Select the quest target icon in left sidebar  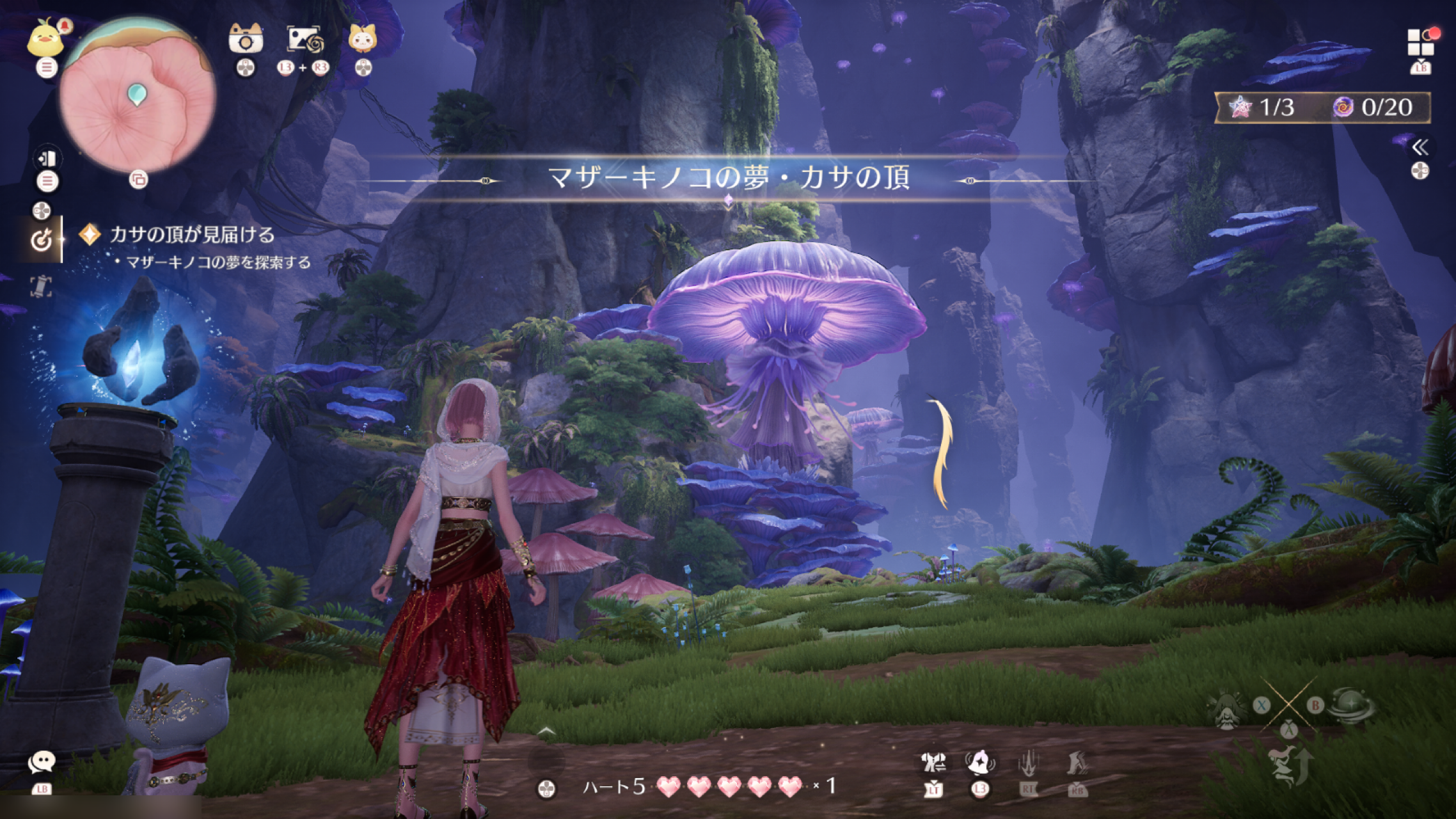tap(41, 238)
